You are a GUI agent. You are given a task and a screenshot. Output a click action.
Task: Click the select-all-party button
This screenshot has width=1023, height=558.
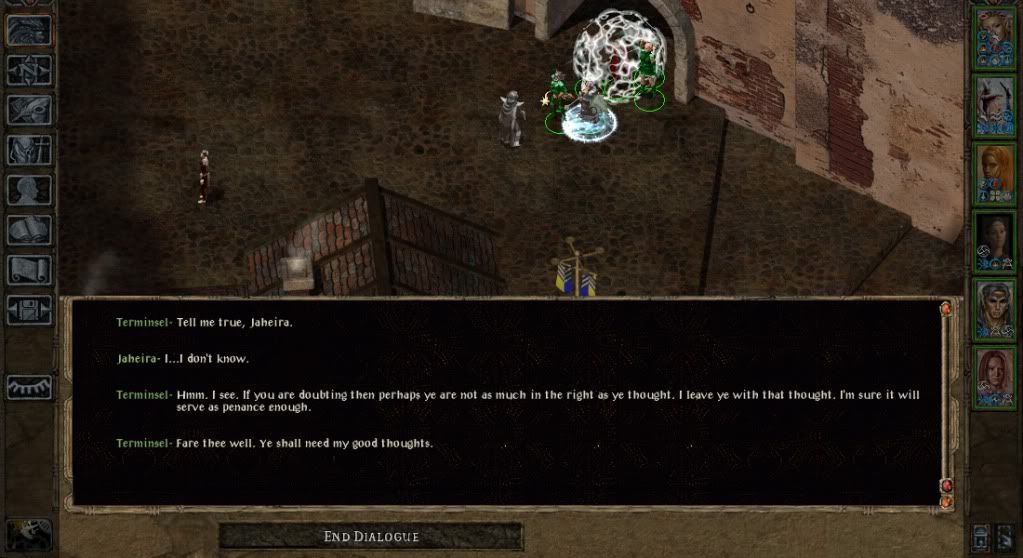pos(1005,537)
